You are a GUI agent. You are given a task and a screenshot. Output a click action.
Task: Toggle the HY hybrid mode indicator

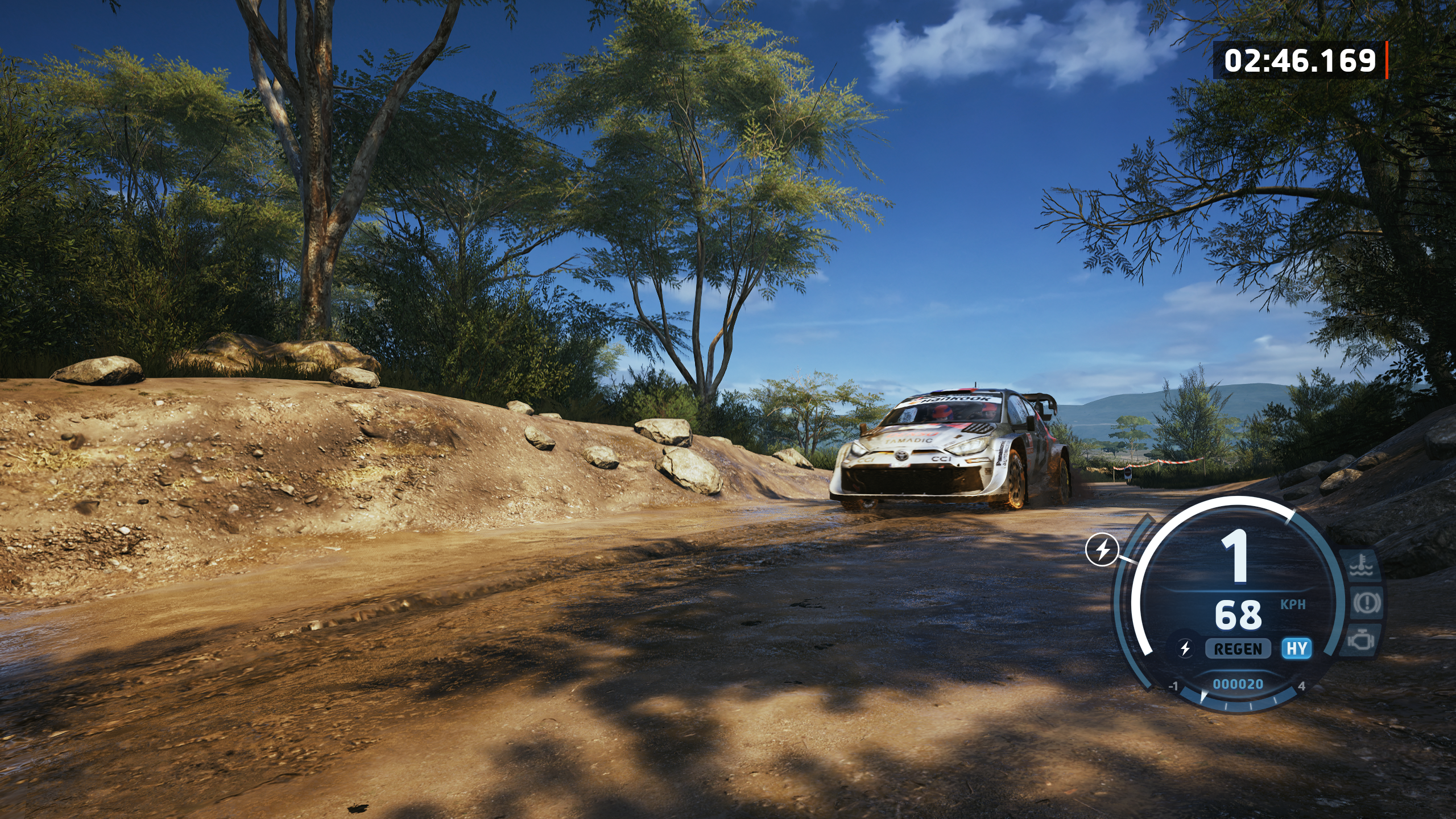click(x=1297, y=648)
